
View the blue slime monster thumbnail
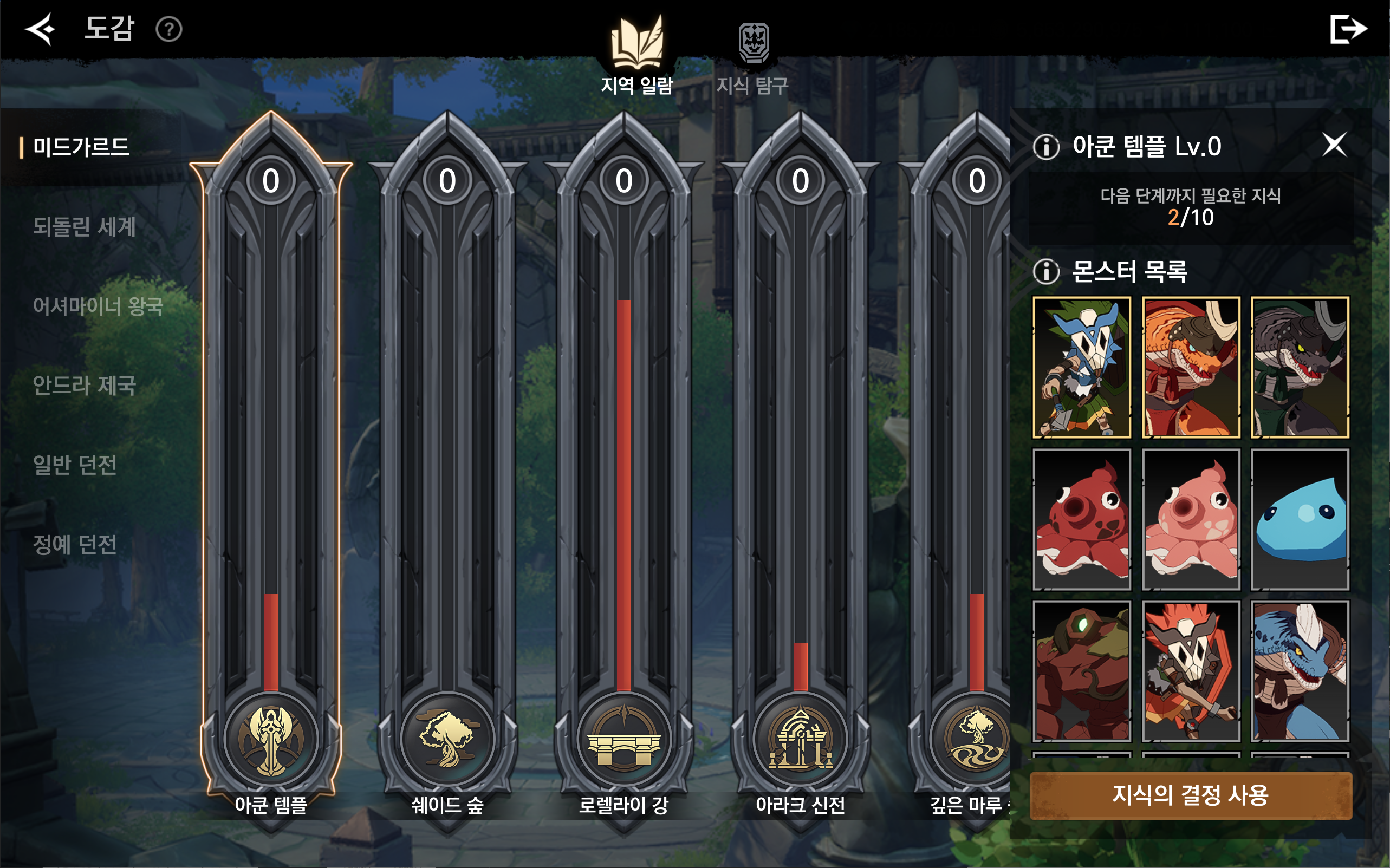click(x=1300, y=519)
